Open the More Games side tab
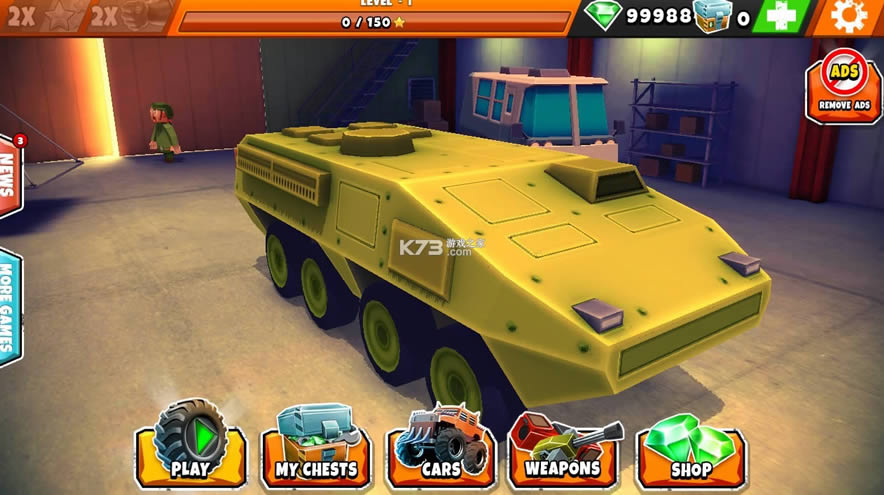This screenshot has height=495, width=884. point(9,305)
